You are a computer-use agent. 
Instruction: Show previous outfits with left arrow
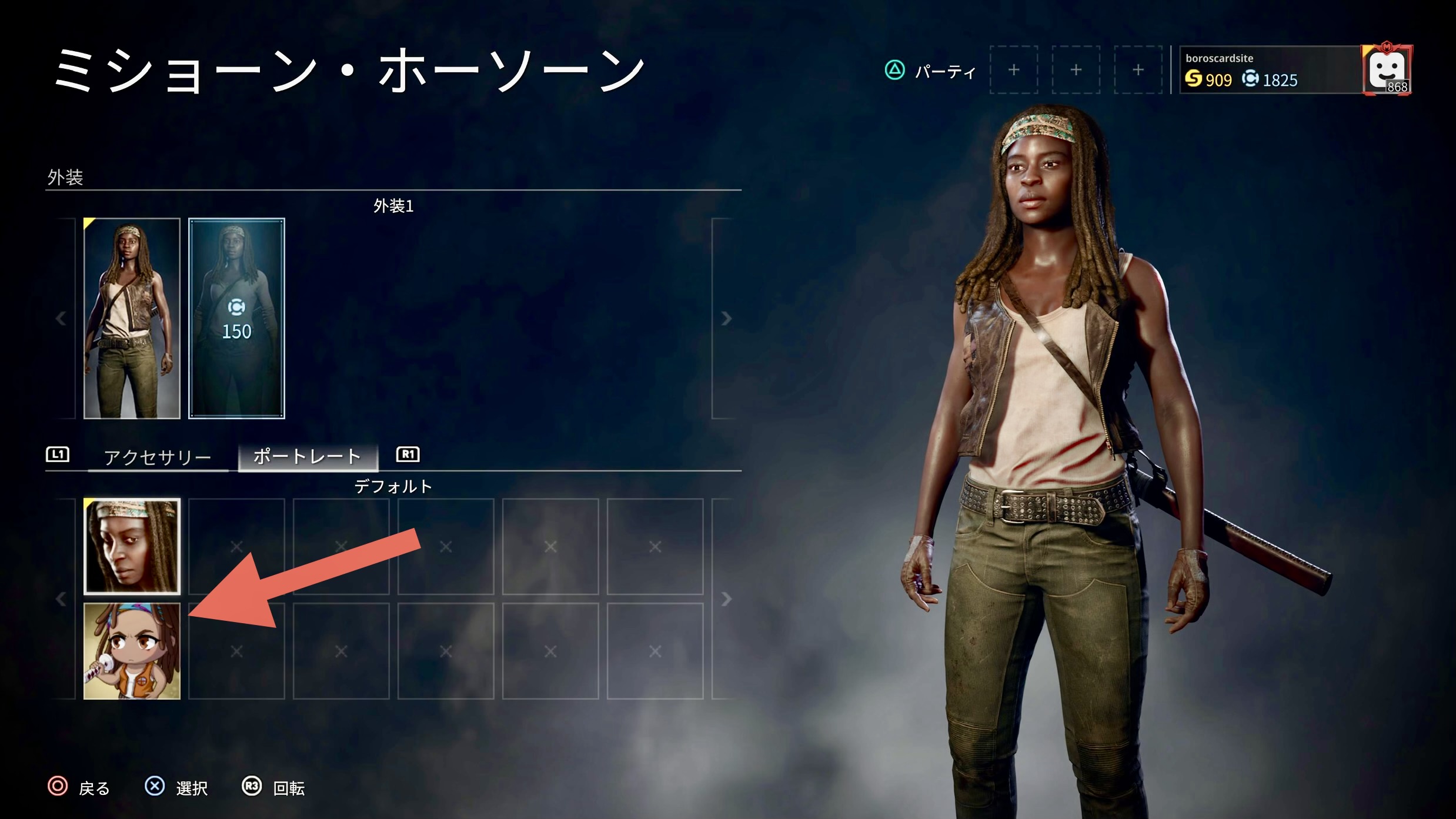(61, 318)
